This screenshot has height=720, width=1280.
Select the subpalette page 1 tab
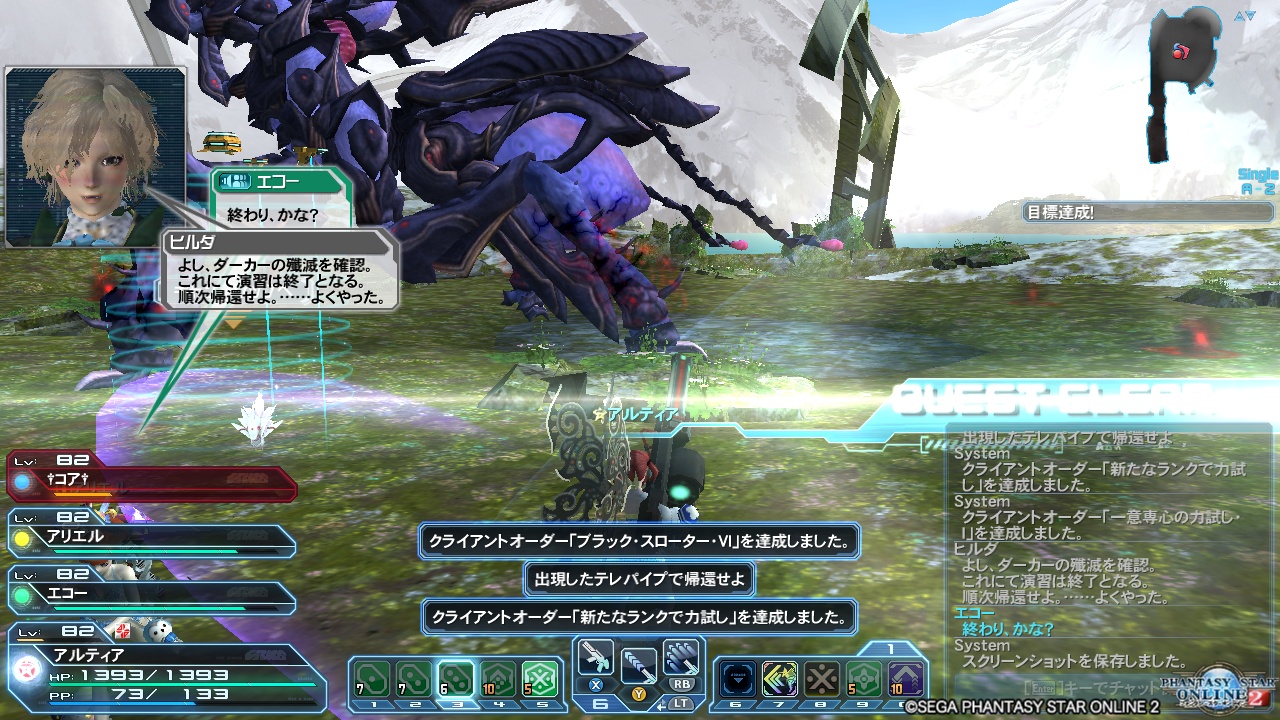(x=890, y=648)
